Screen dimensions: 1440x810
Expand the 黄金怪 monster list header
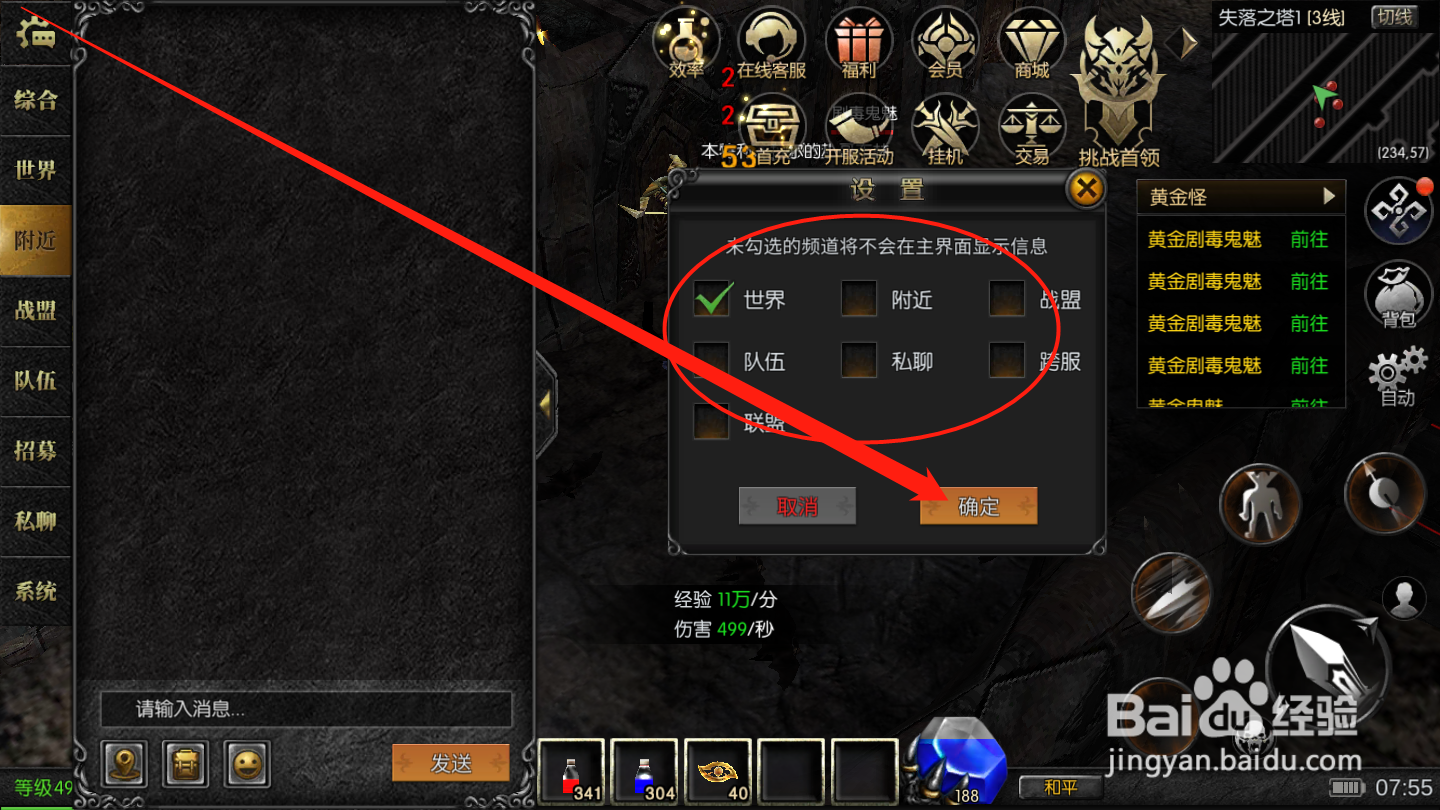click(1240, 196)
